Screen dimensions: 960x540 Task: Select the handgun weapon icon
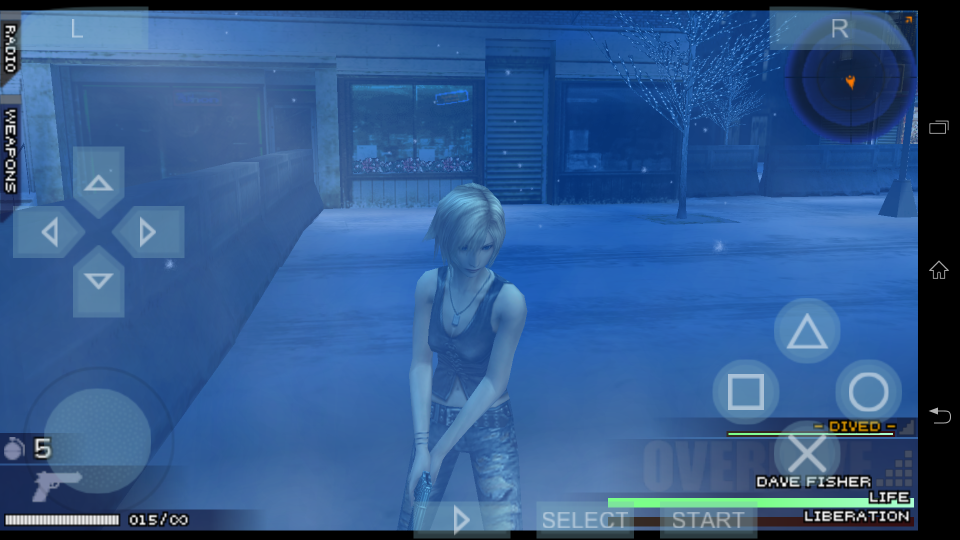click(x=56, y=487)
